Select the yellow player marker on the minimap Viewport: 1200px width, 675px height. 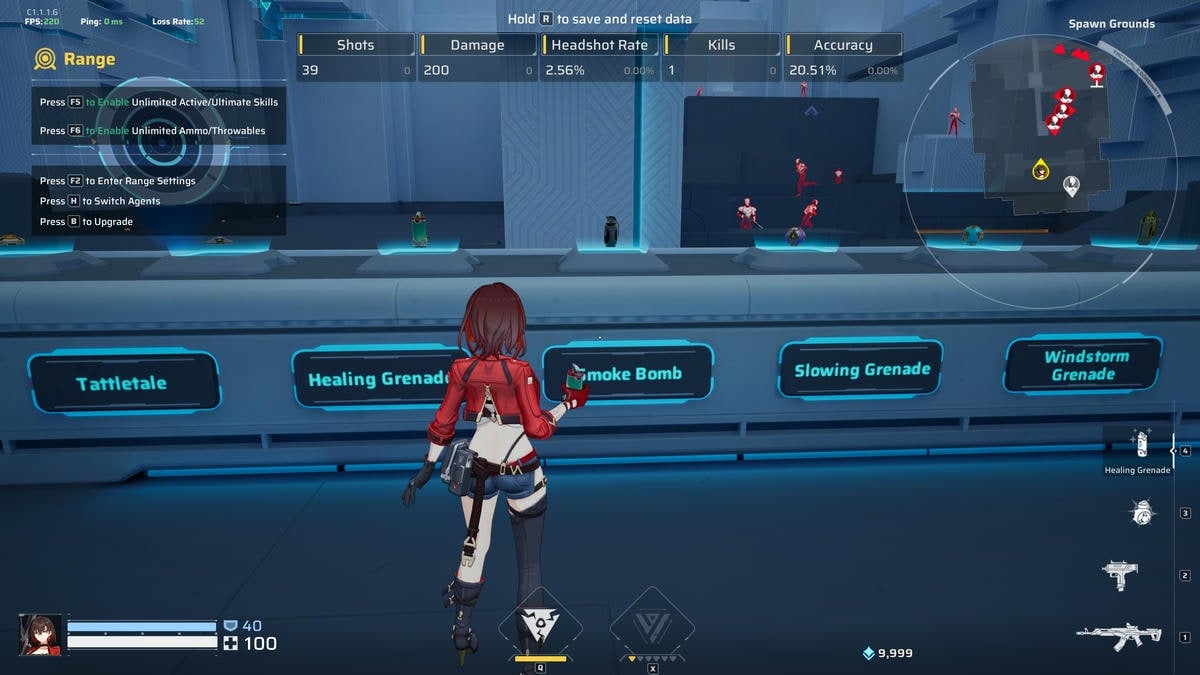(x=1040, y=169)
